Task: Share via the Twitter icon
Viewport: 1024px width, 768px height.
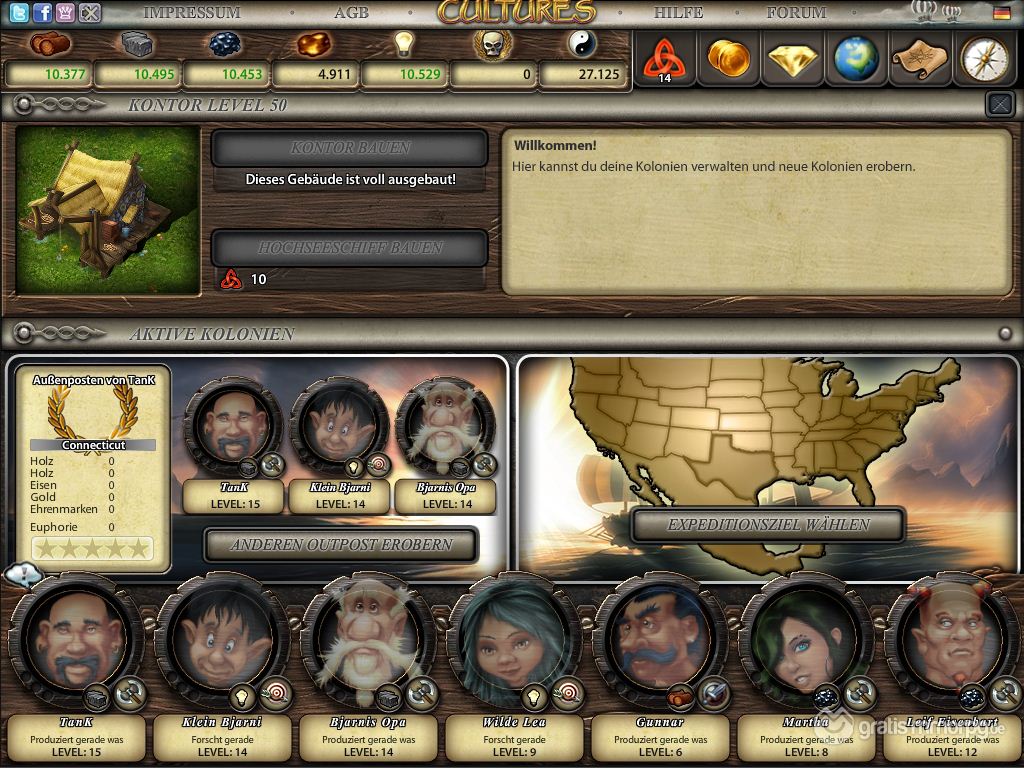Action: click(18, 13)
